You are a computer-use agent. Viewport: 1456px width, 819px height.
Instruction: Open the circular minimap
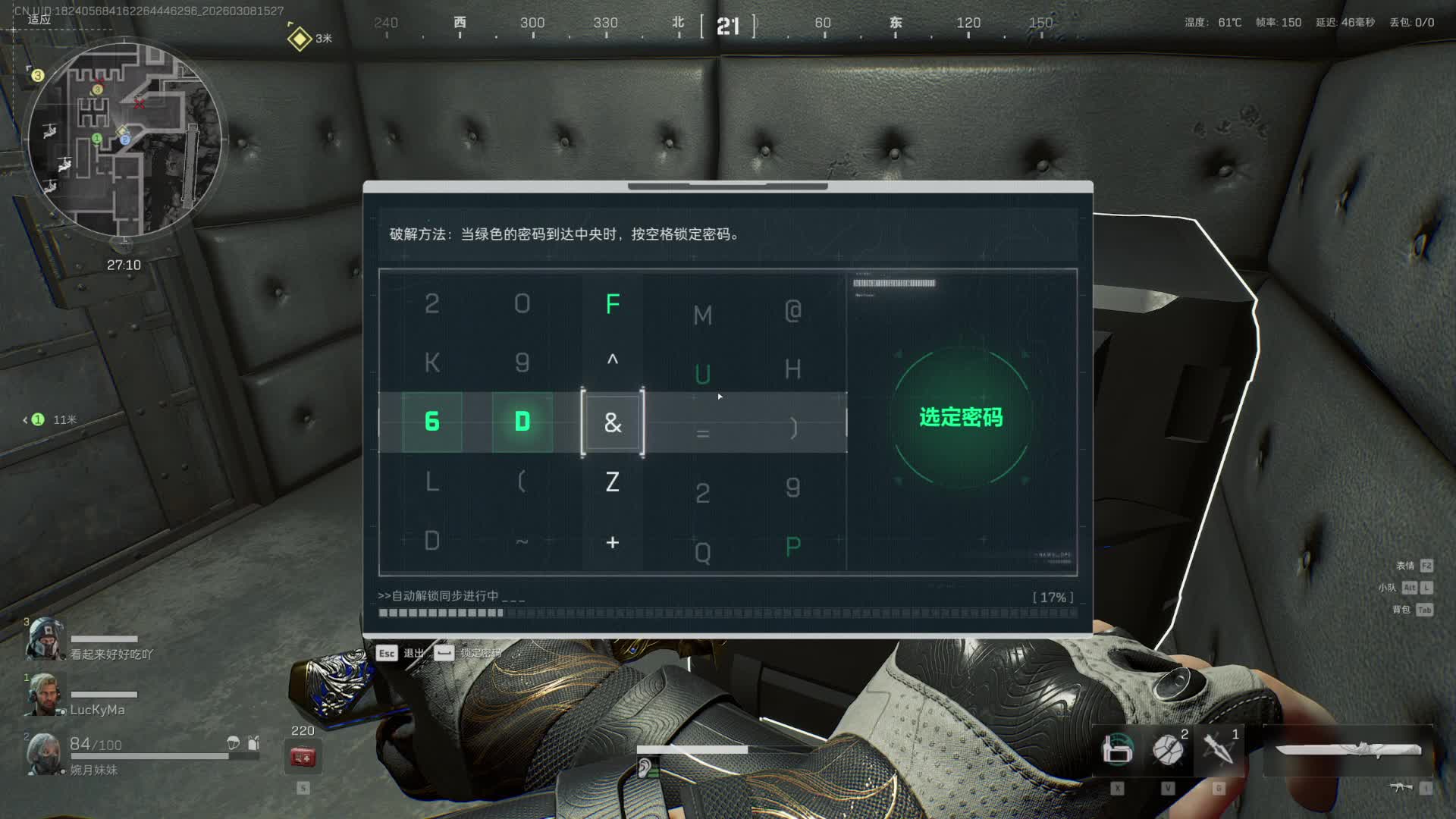[124, 140]
